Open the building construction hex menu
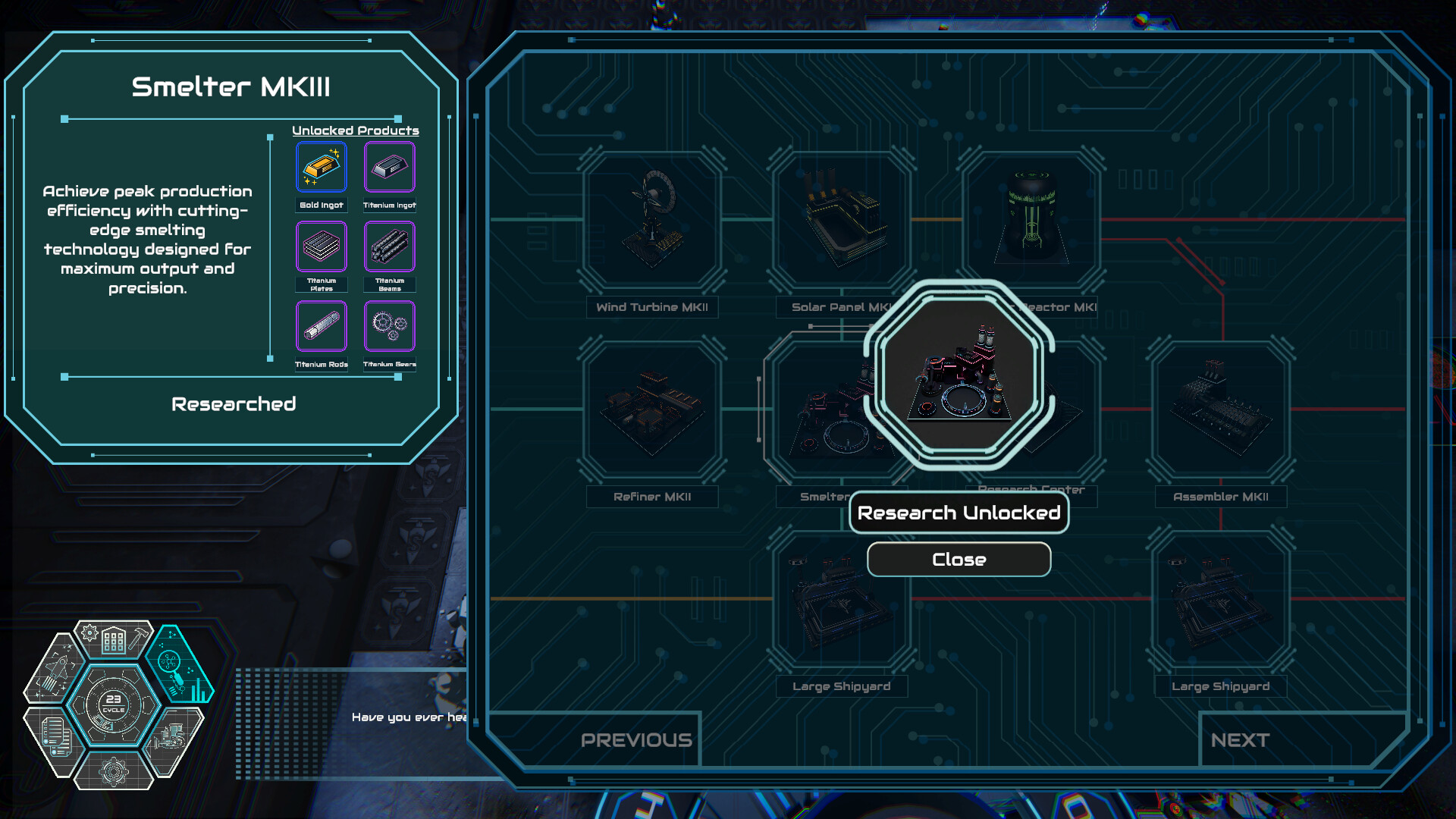1456x819 pixels. click(x=114, y=641)
